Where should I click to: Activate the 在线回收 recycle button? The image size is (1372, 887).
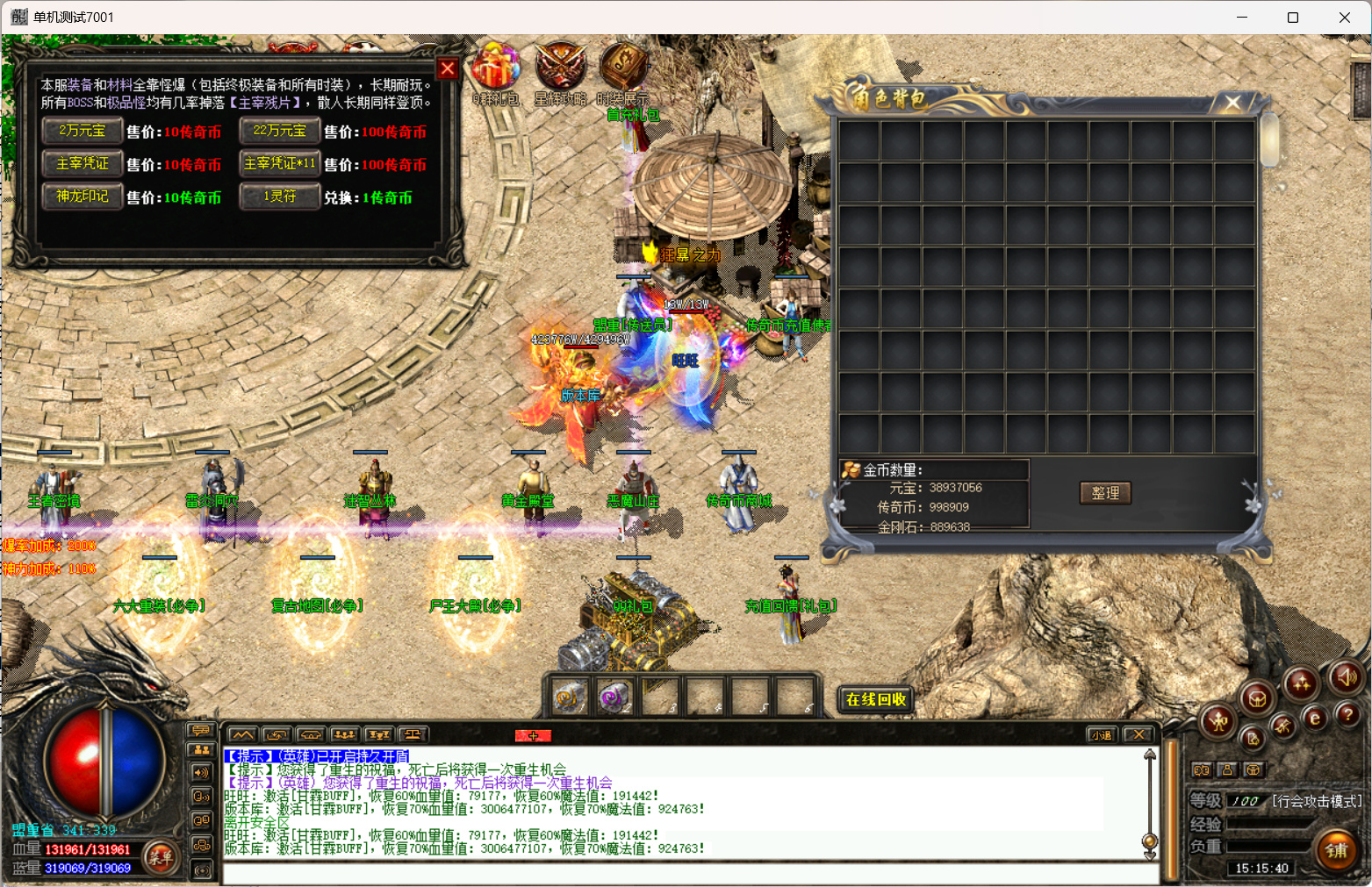tap(875, 699)
